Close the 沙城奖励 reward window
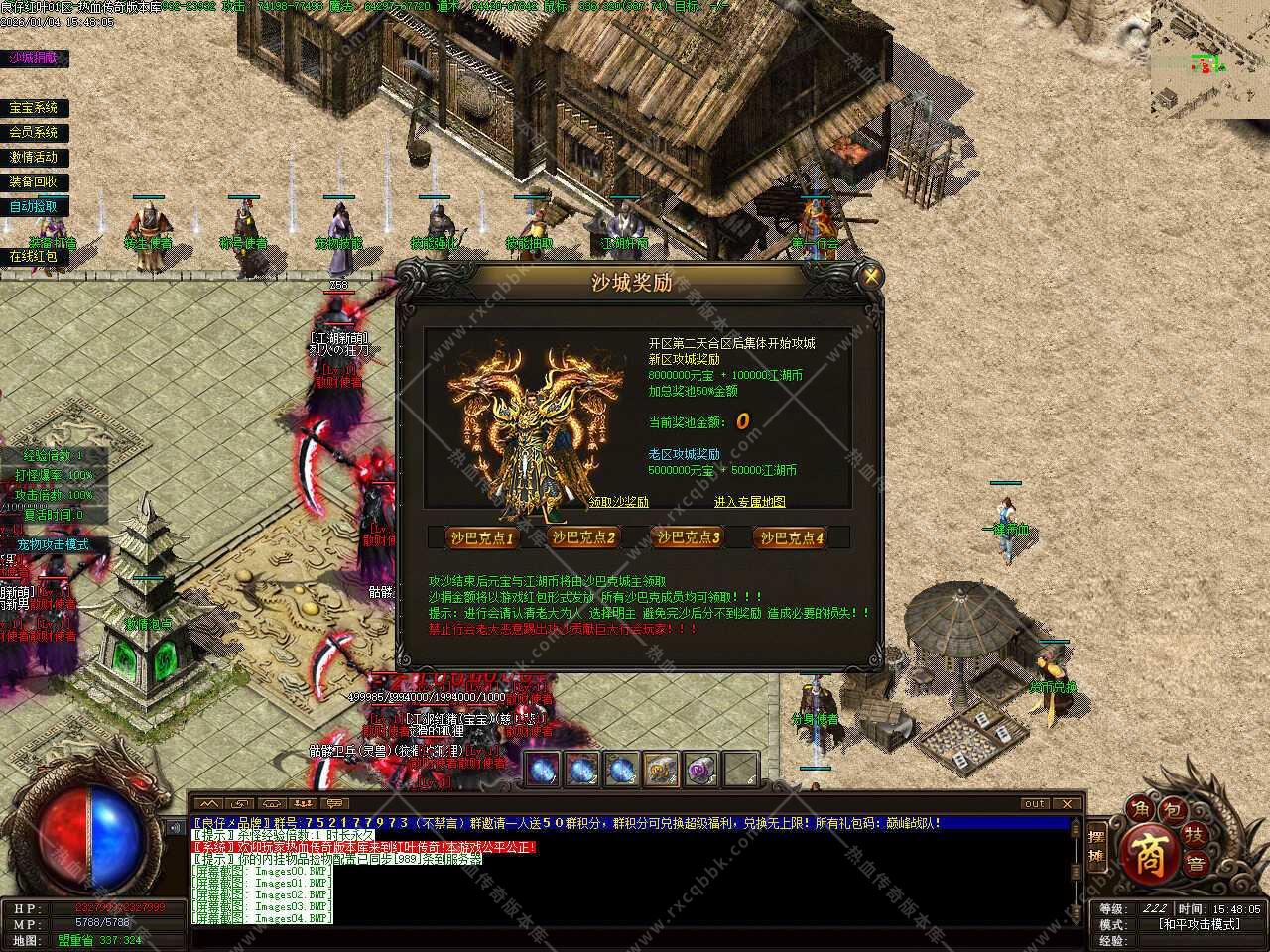 pyautogui.click(x=871, y=276)
